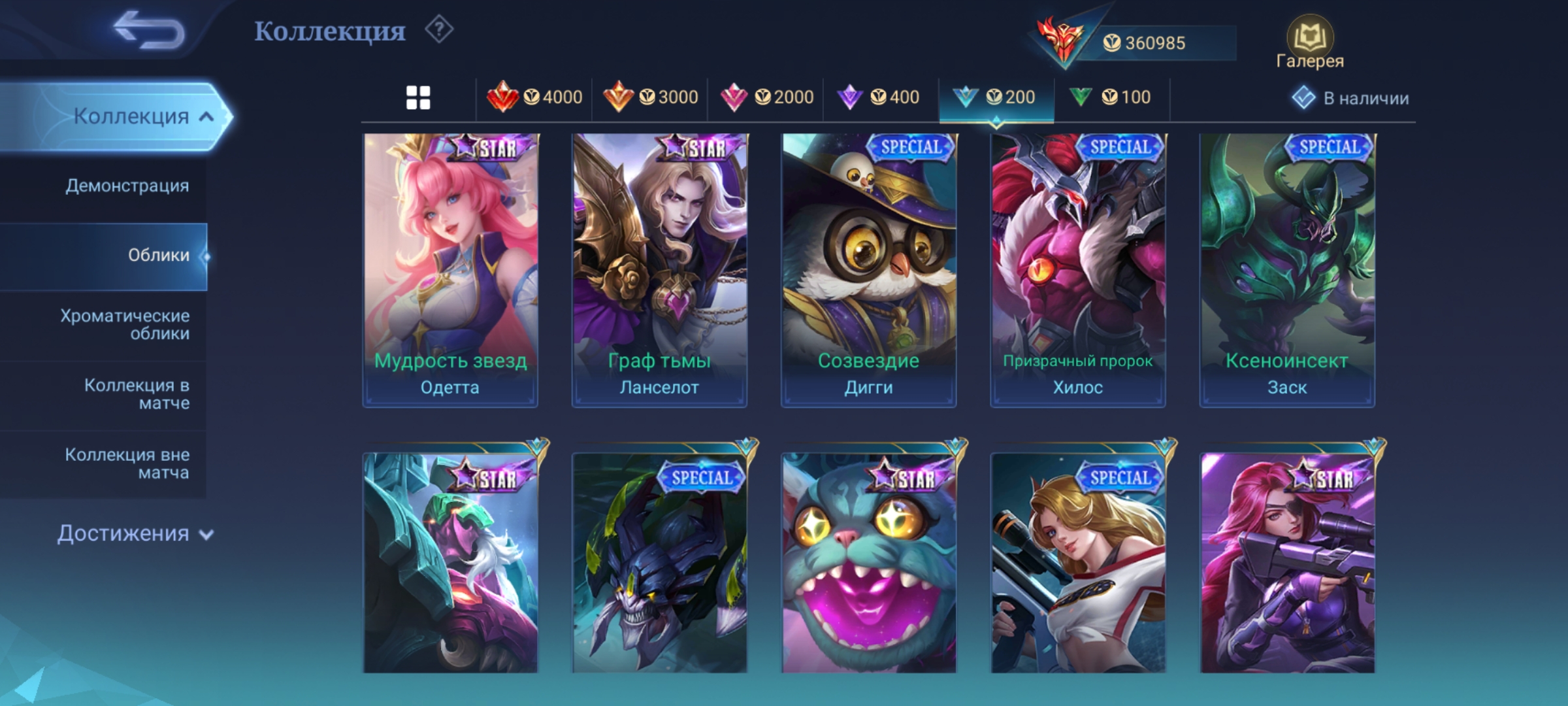Viewport: 1568px width, 706px height.
Task: Select the 200 points tier tab
Action: pyautogui.click(x=995, y=98)
